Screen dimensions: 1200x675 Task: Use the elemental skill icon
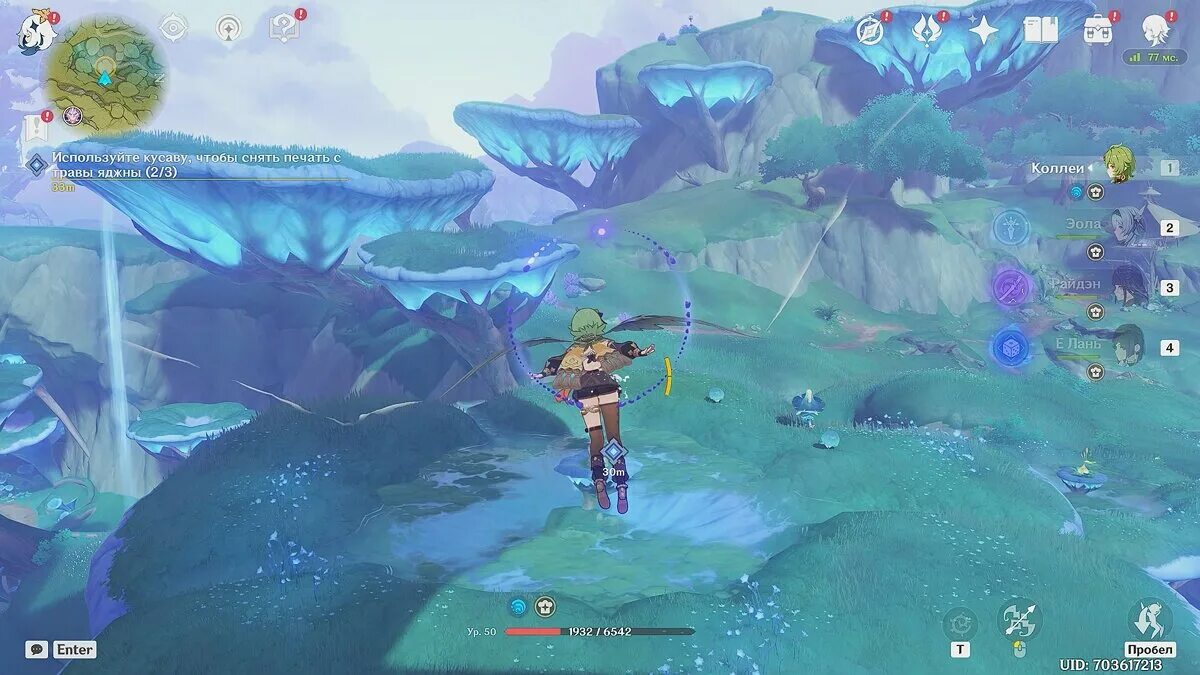tap(960, 624)
